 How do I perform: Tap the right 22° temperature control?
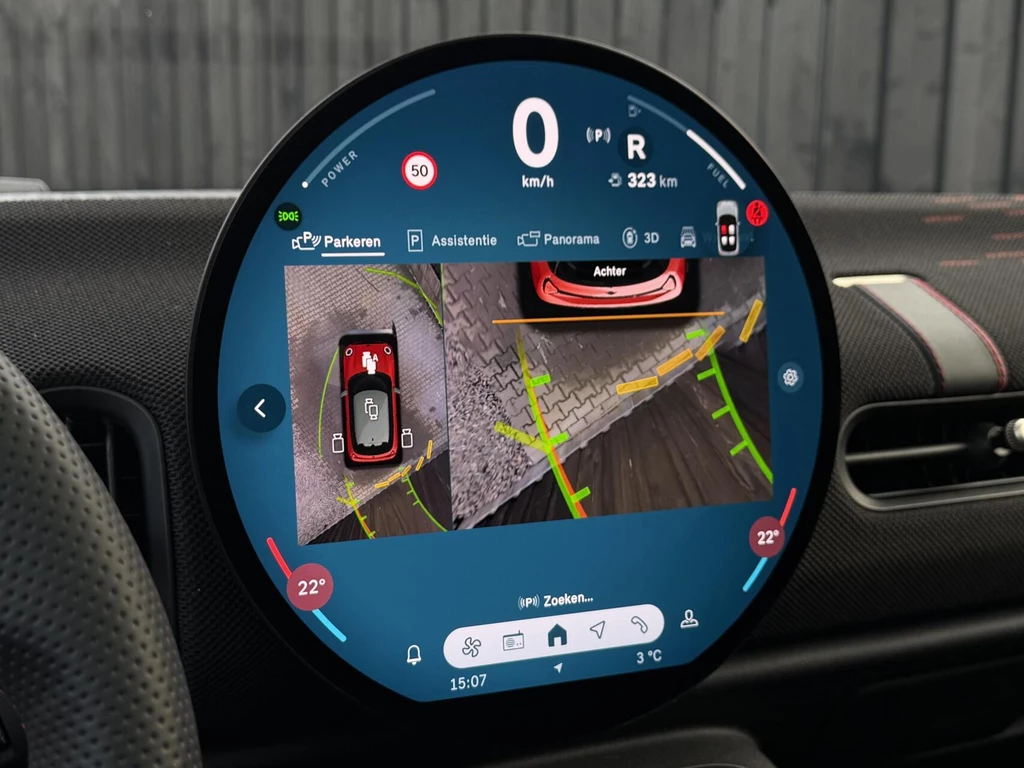coord(767,538)
